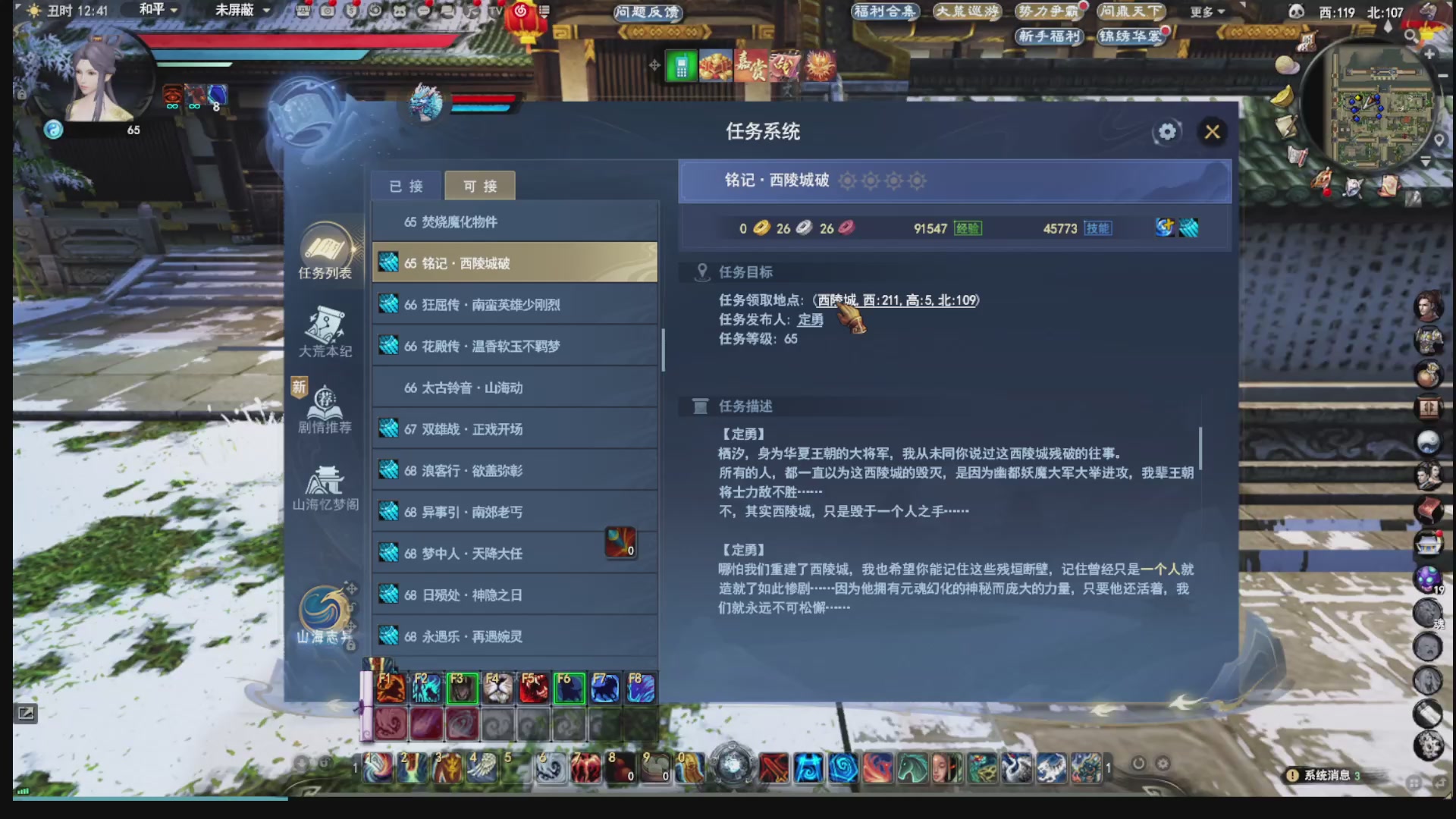This screenshot has width=1456, height=819.
Task: Open the 和平 mode dropdown
Action: pos(155,11)
